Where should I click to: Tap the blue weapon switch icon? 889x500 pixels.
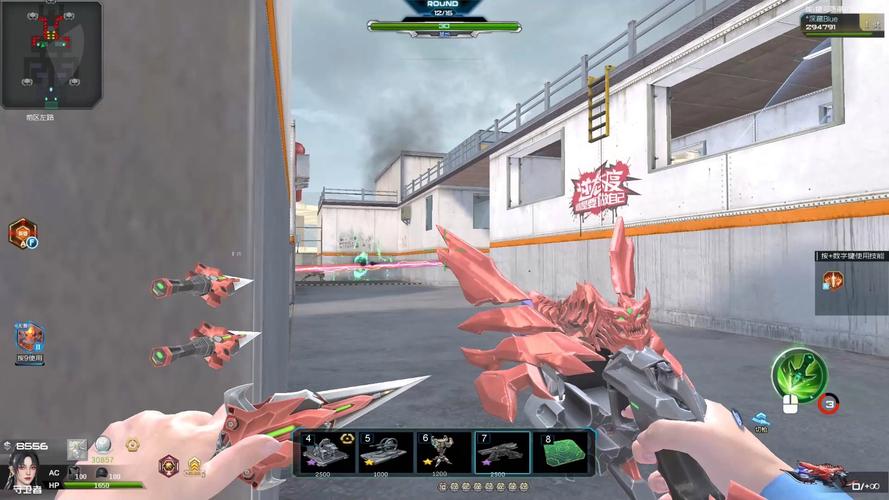point(761,418)
